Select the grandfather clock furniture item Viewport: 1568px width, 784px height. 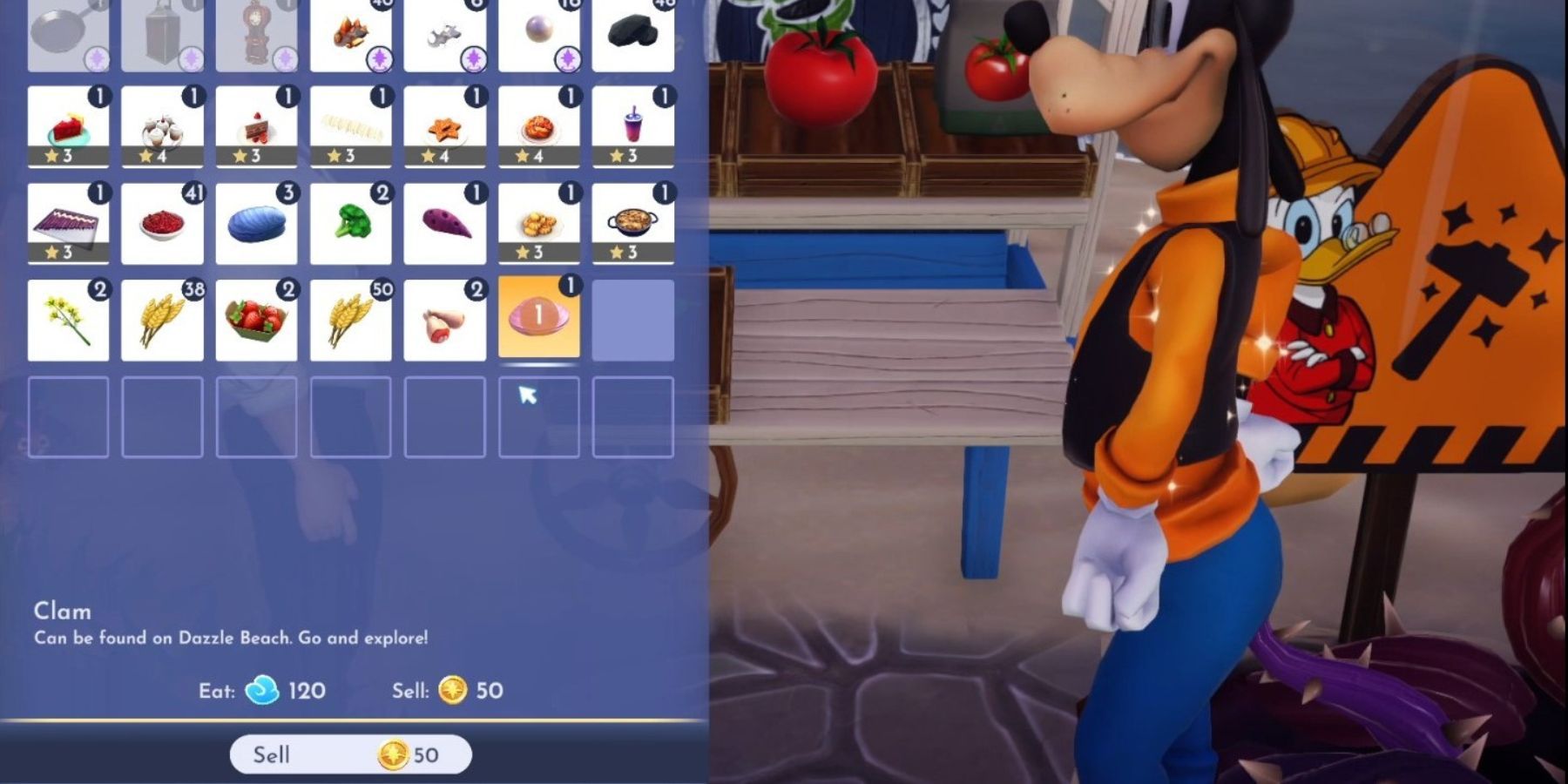click(257, 30)
